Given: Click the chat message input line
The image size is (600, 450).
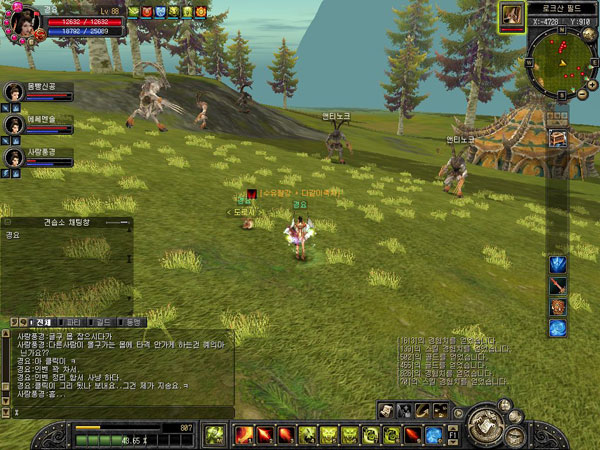Looking at the screenshot, I should tap(120, 411).
